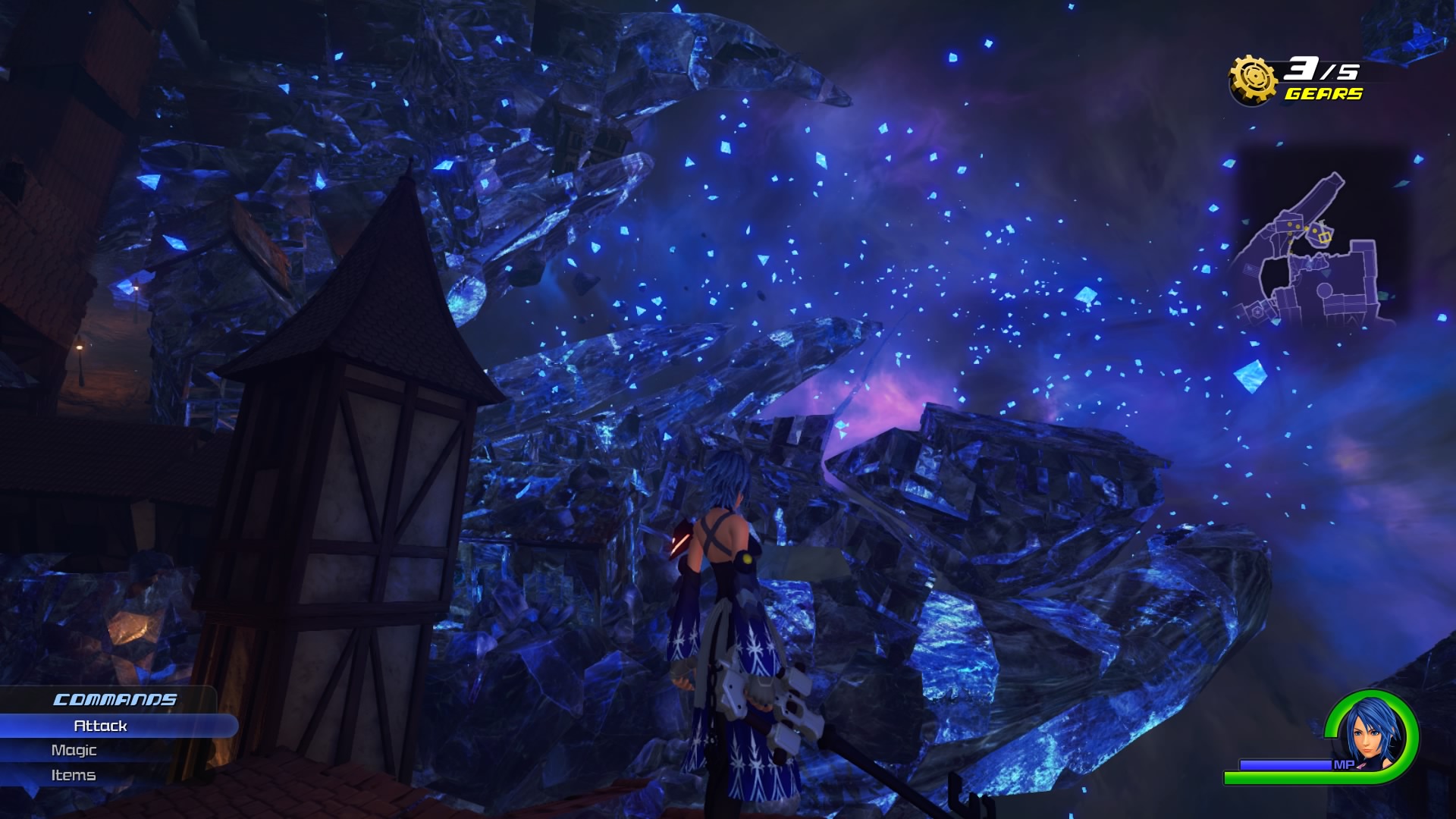Viewport: 1456px width, 819px height.
Task: Click Items at the bottom of Commands
Action: pyautogui.click(x=75, y=775)
